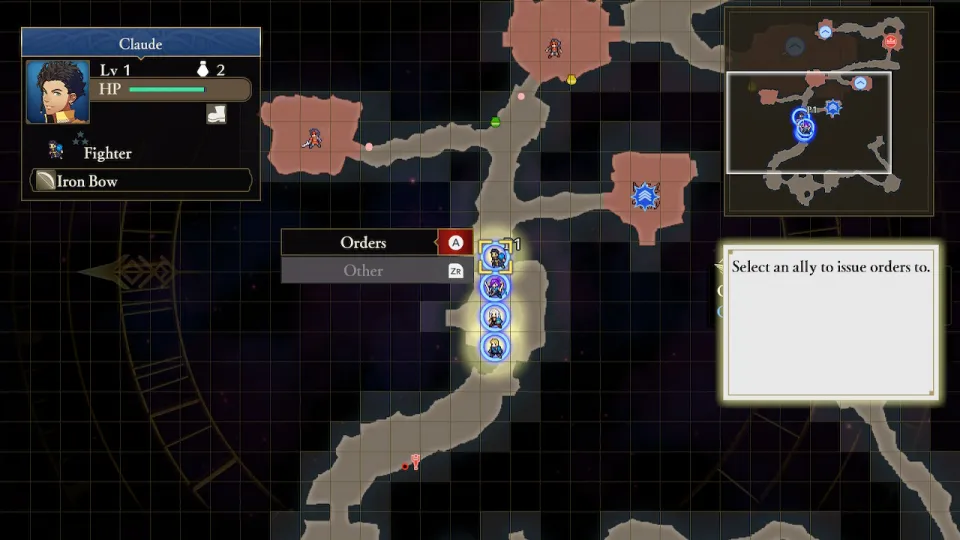This screenshot has height=540, width=960.
Task: Select Claude's portrait in the info panel
Action: [51, 92]
